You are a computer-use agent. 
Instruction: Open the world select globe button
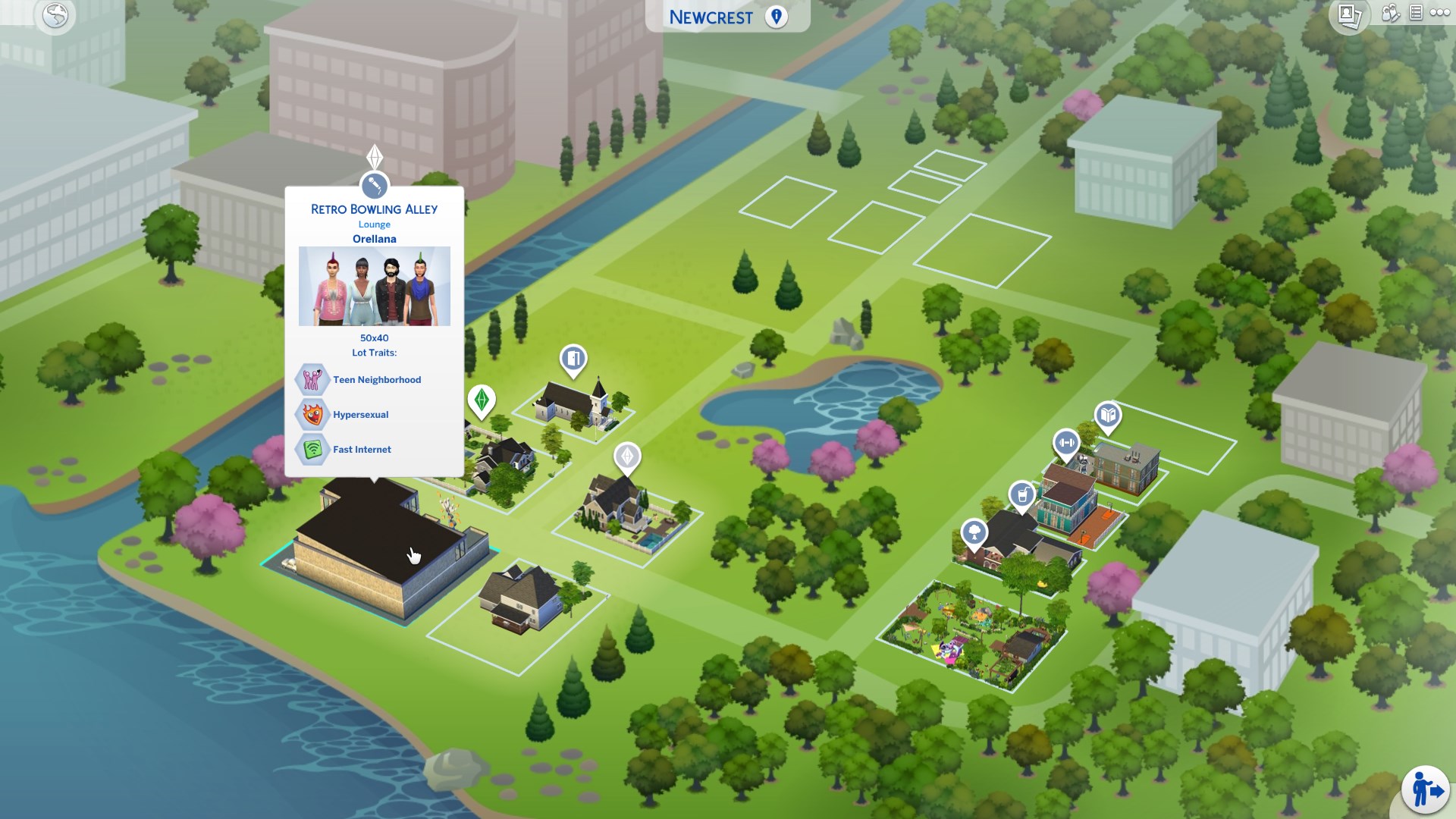point(55,15)
